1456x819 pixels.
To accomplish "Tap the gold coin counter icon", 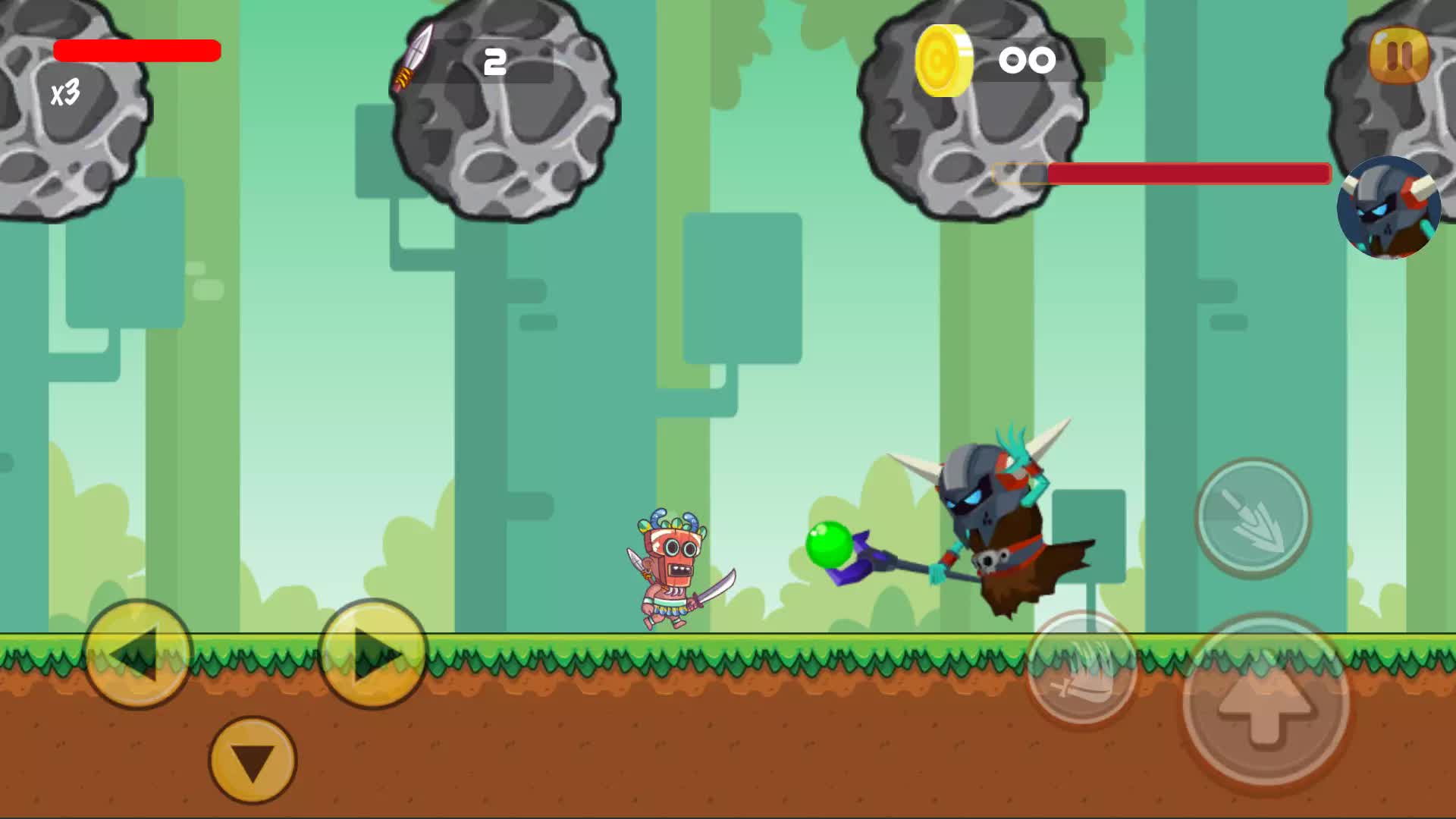I will (x=944, y=59).
